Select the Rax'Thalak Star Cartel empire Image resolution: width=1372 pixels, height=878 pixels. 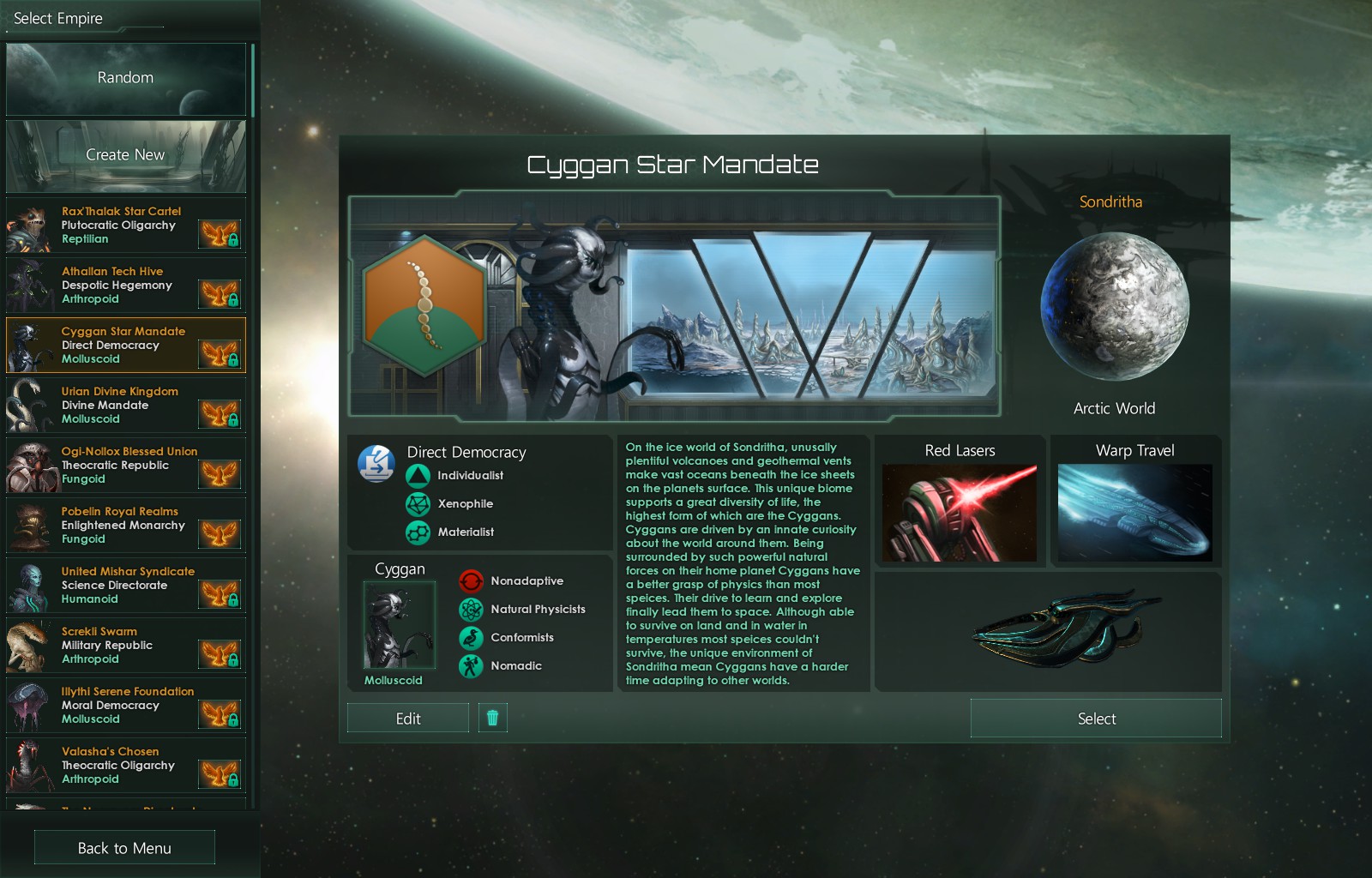pos(125,226)
